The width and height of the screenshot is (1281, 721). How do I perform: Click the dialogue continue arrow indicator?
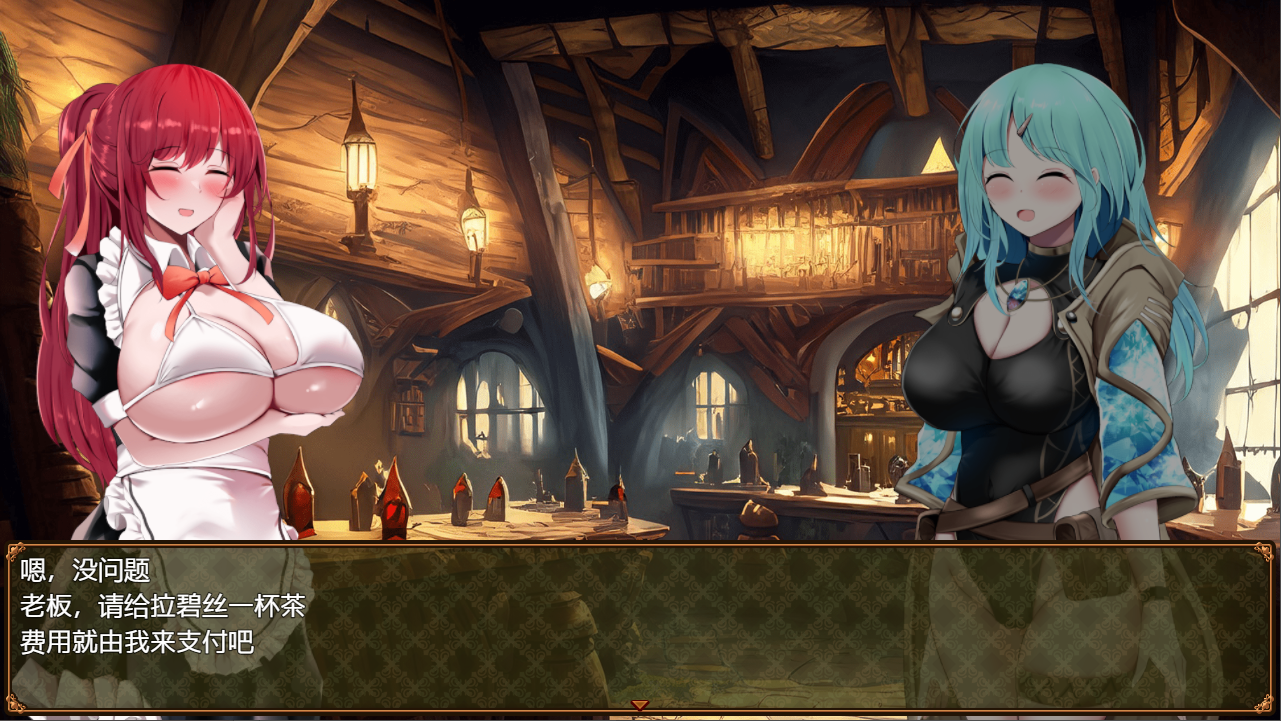[x=639, y=705]
